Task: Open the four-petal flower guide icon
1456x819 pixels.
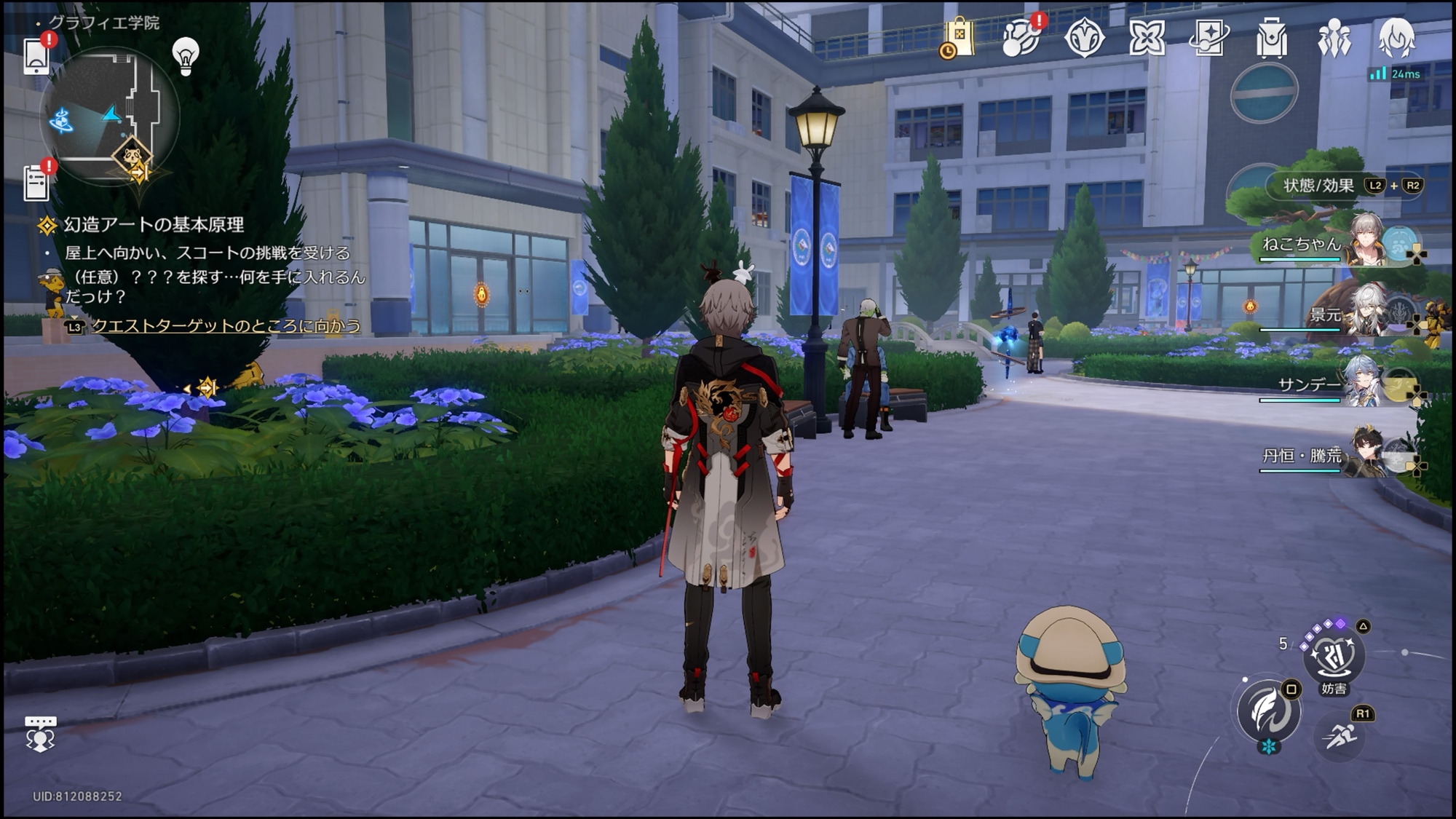Action: 1147,37
